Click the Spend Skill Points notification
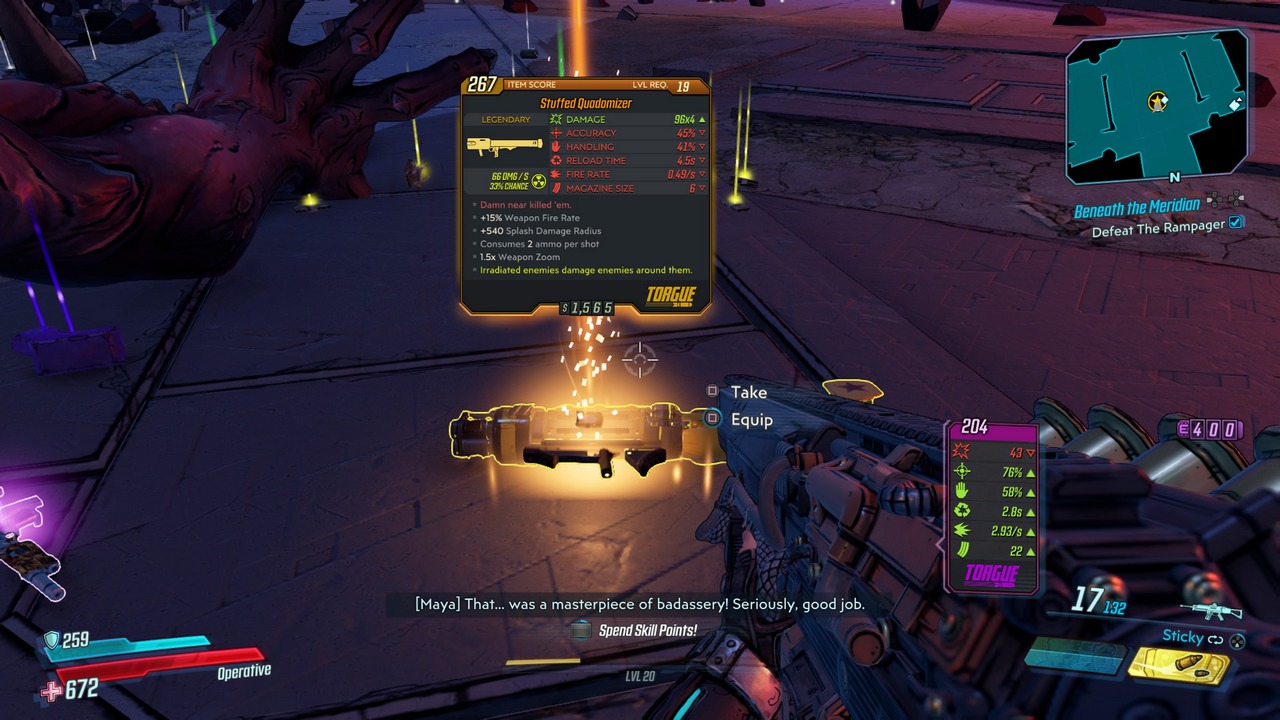Image resolution: width=1280 pixels, height=720 pixels. pyautogui.click(x=646, y=630)
